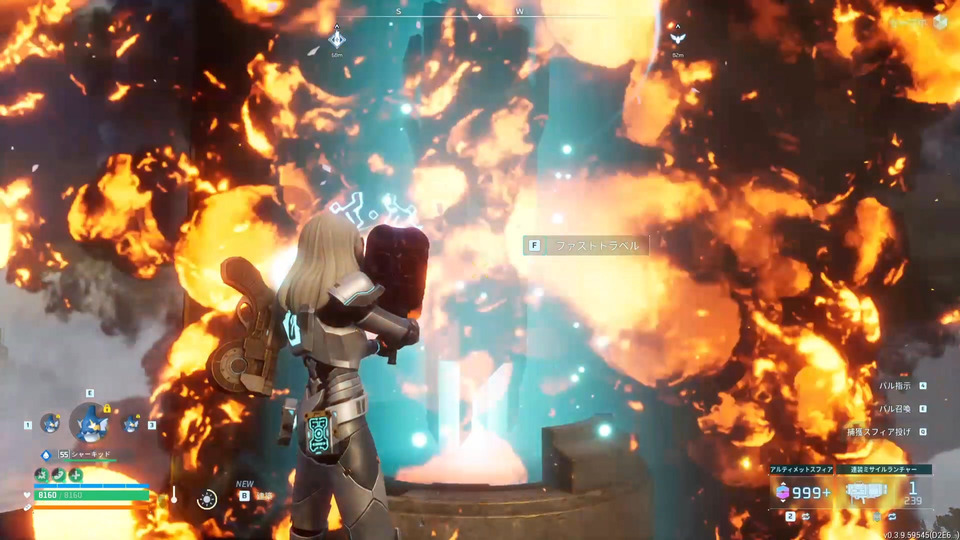Click the thermometer temperature icon
This screenshot has height=540, width=960.
(173, 494)
